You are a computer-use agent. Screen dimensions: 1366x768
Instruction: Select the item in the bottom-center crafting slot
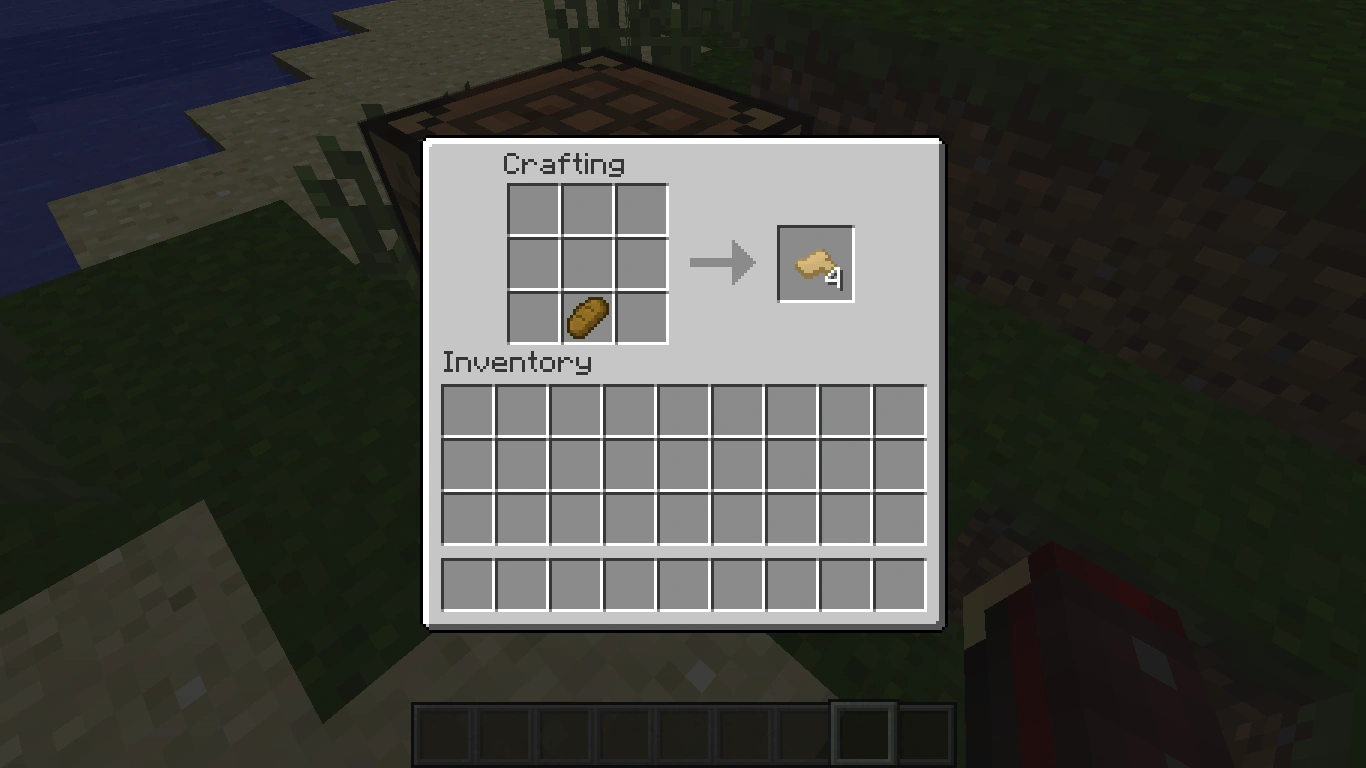586,315
